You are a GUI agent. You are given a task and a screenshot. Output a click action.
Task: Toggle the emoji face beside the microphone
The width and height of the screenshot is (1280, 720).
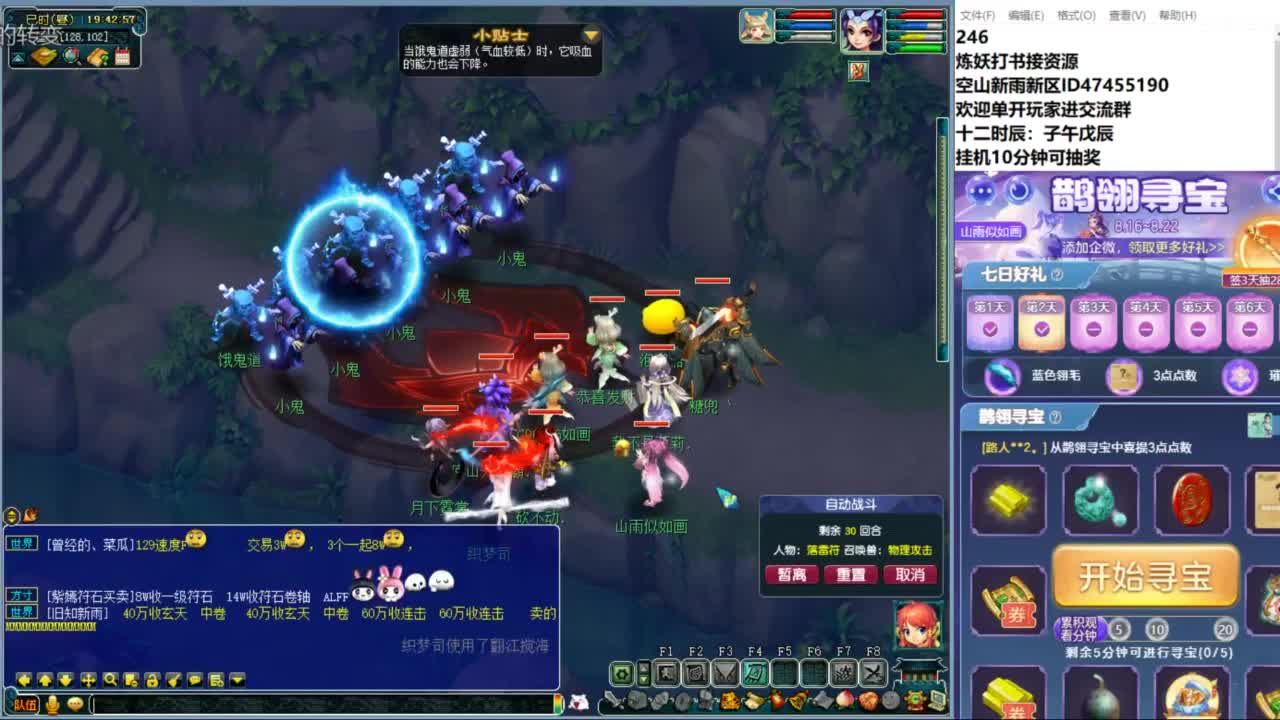coord(75,703)
